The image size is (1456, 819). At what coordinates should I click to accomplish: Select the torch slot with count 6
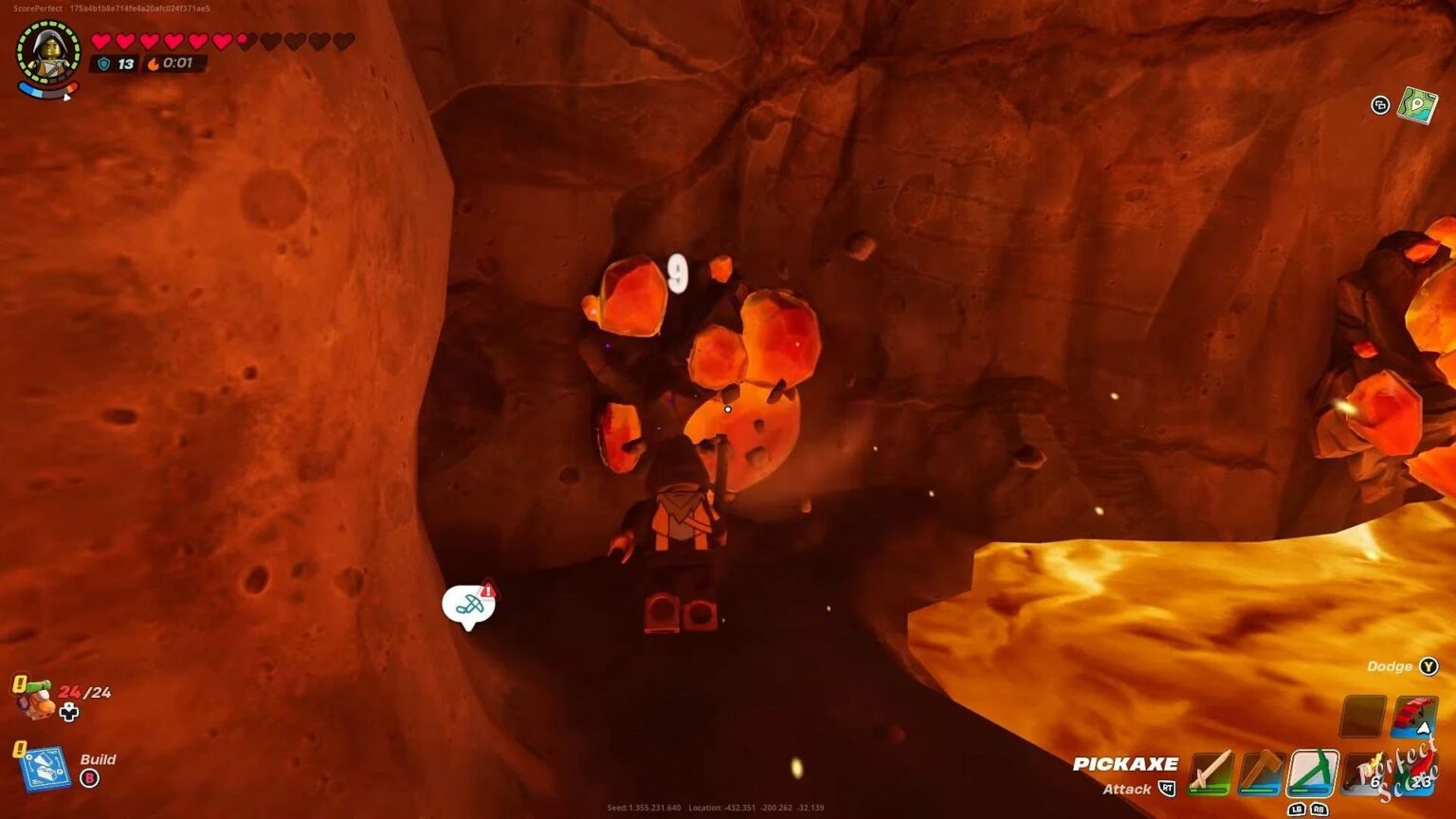1365,772
